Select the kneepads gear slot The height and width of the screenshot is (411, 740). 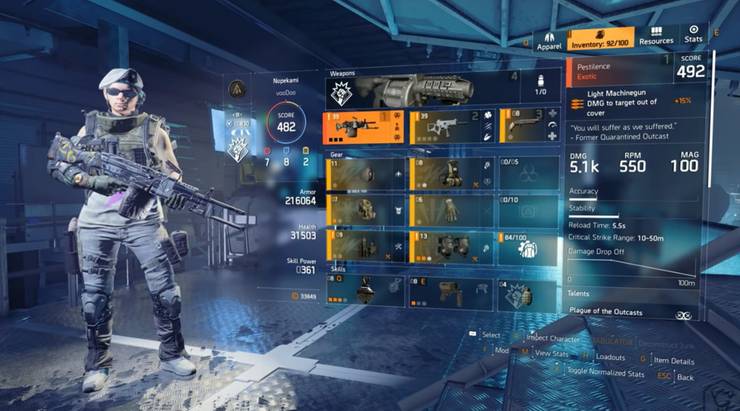(x=450, y=246)
